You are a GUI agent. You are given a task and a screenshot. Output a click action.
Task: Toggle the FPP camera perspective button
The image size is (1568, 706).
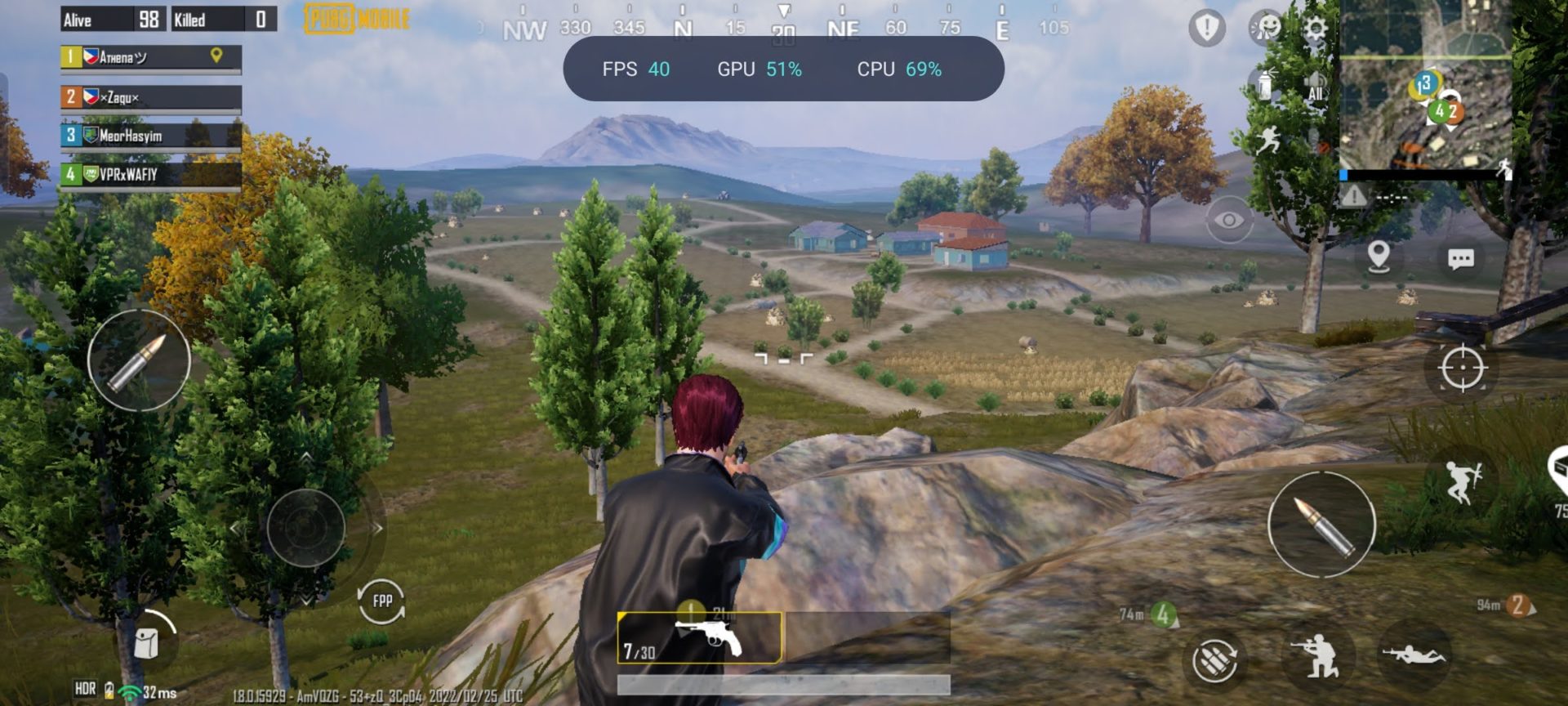pyautogui.click(x=381, y=601)
